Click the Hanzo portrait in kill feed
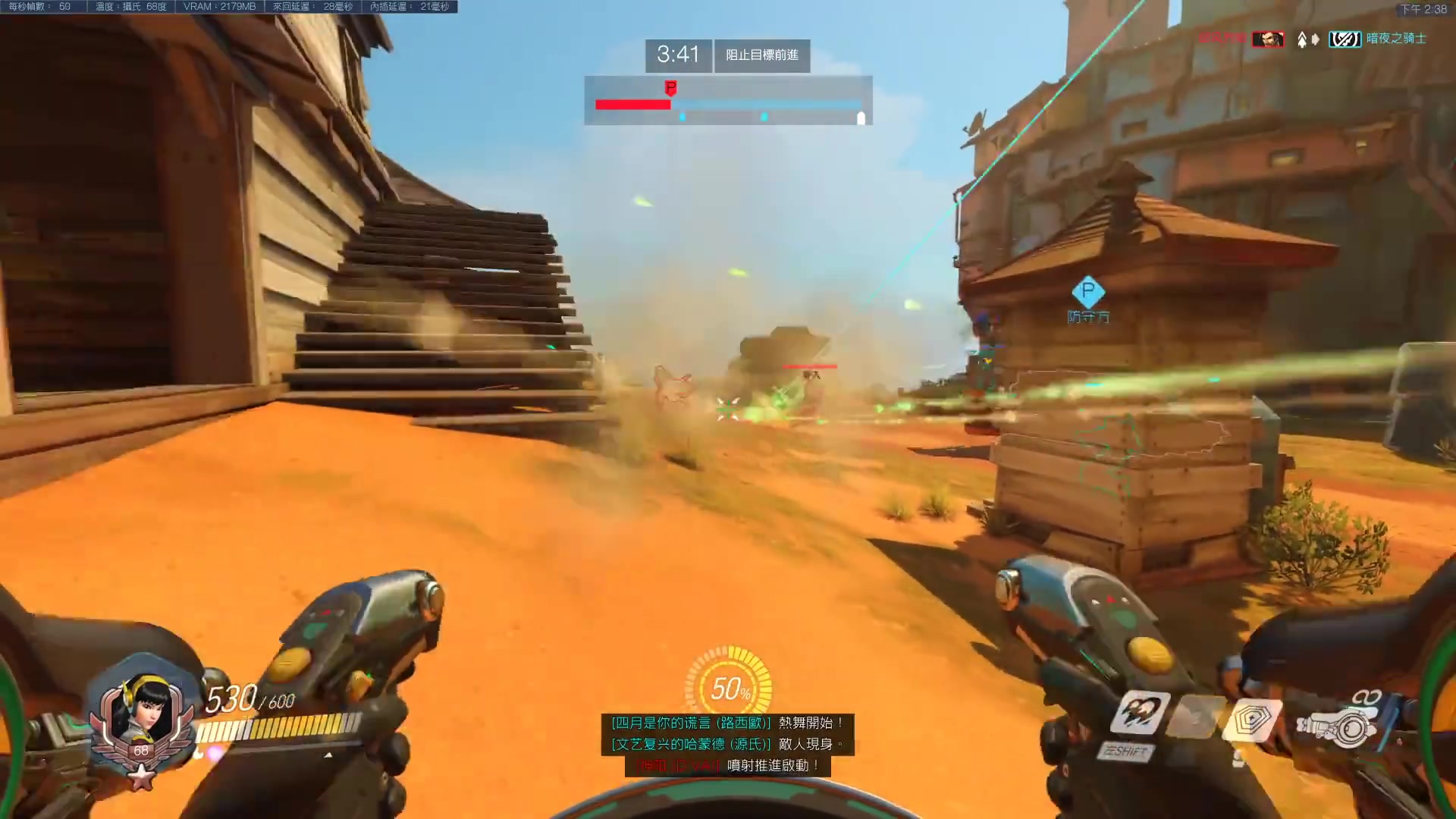This screenshot has height=819, width=1456. (x=1268, y=39)
